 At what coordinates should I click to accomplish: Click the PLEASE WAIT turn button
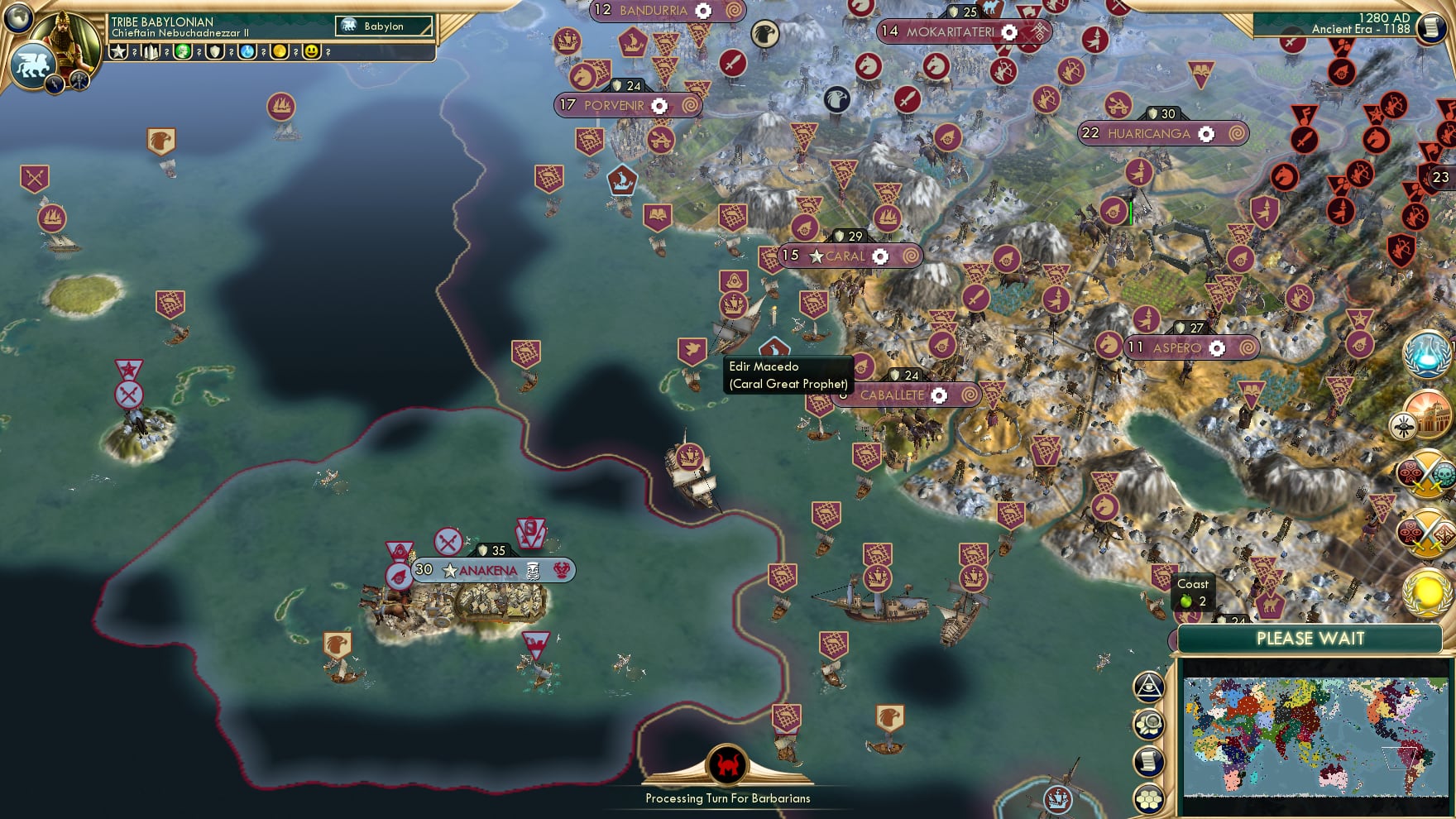tap(1310, 639)
